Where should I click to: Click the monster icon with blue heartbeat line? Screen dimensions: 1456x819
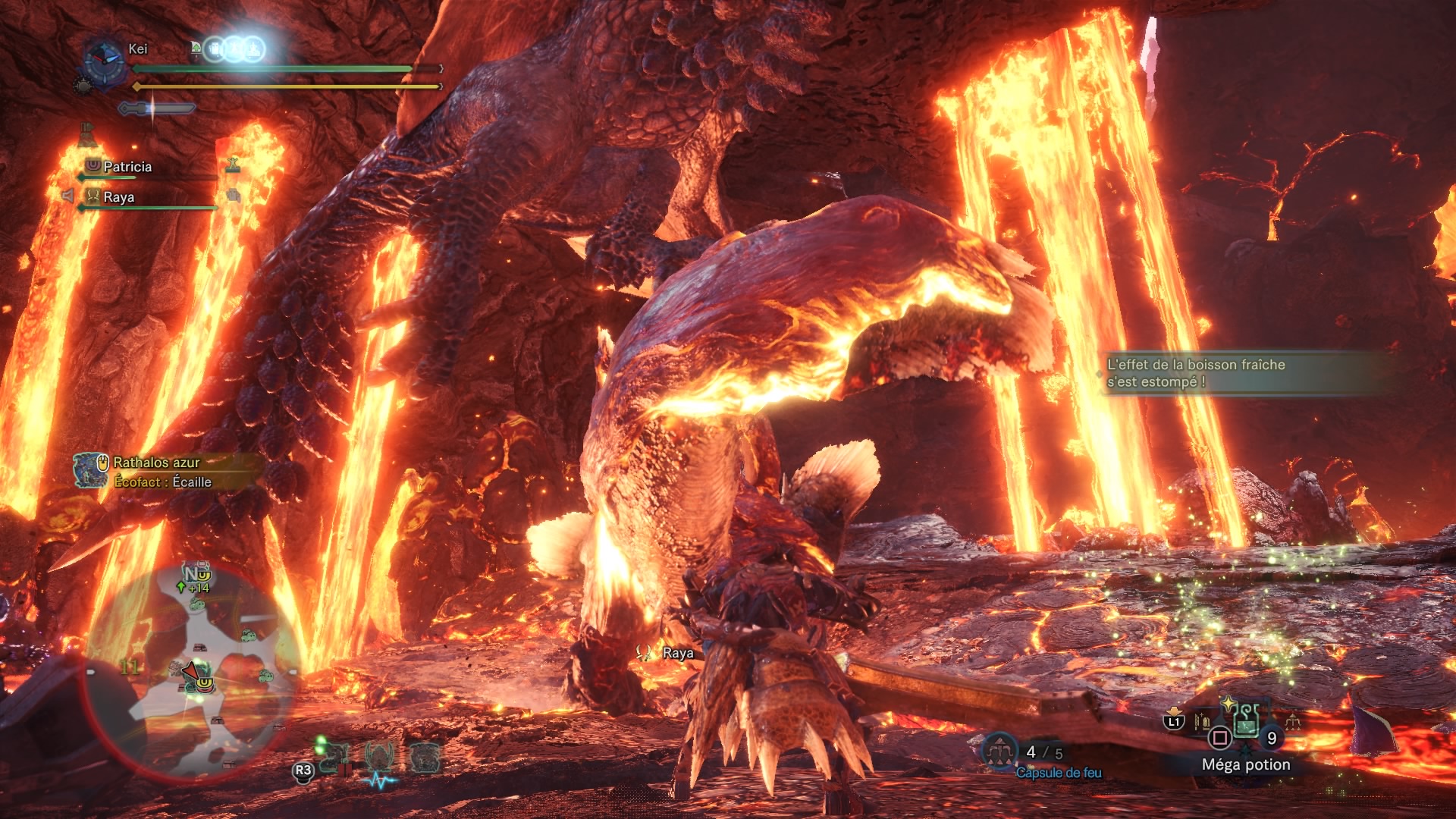coord(379,758)
